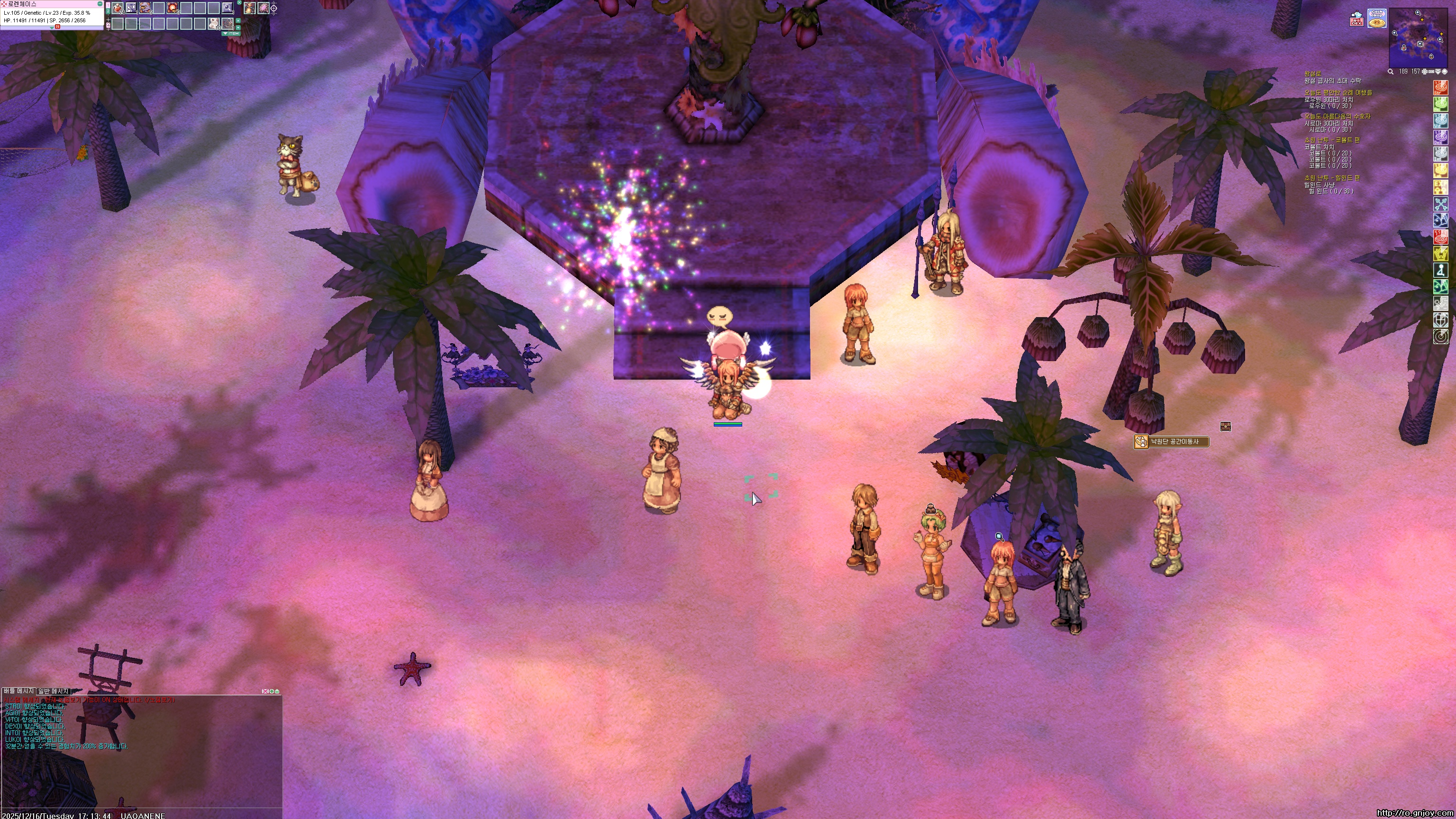Viewport: 1456px width, 819px height.
Task: Zoom in the minimap with plus button
Action: (1425, 72)
